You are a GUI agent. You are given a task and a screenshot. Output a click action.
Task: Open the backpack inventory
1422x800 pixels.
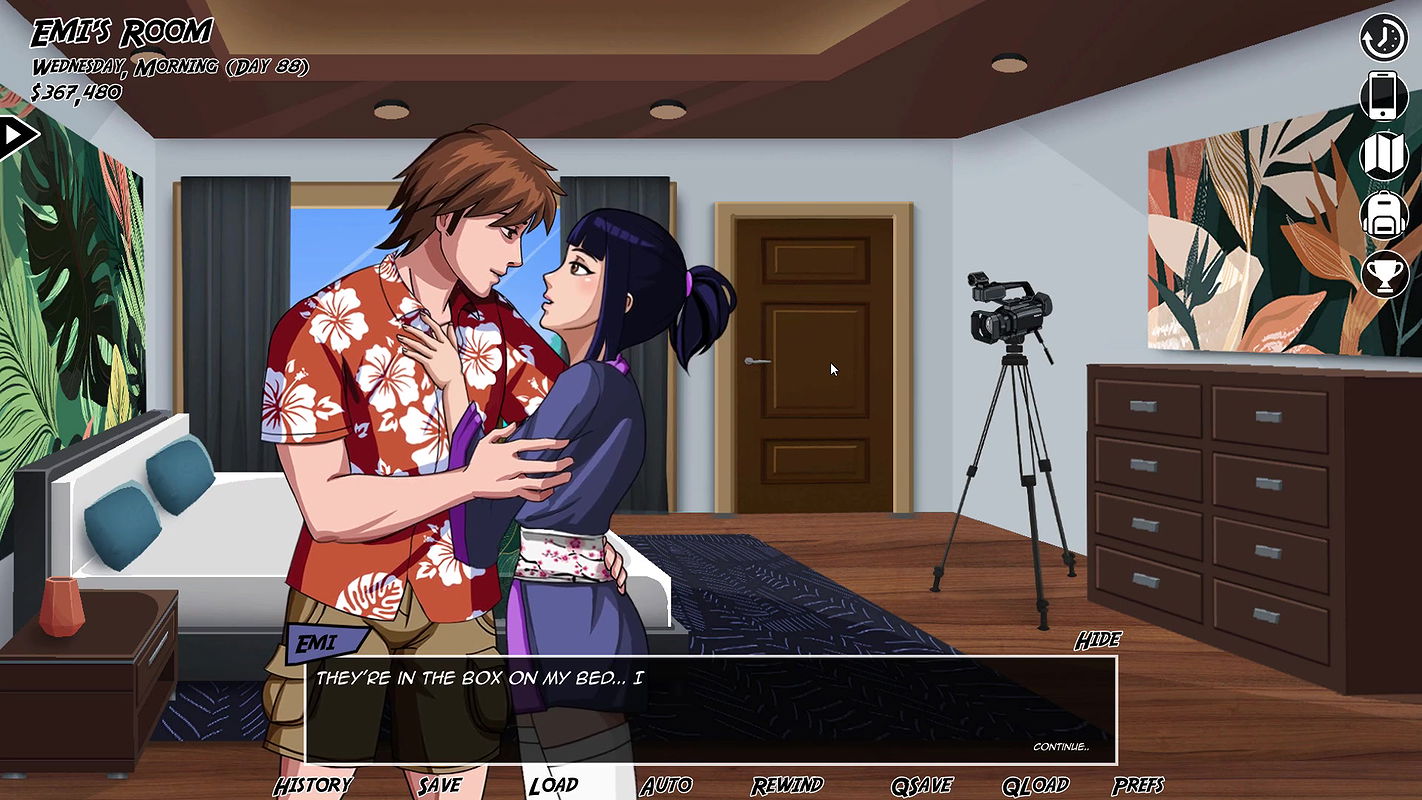(1384, 214)
